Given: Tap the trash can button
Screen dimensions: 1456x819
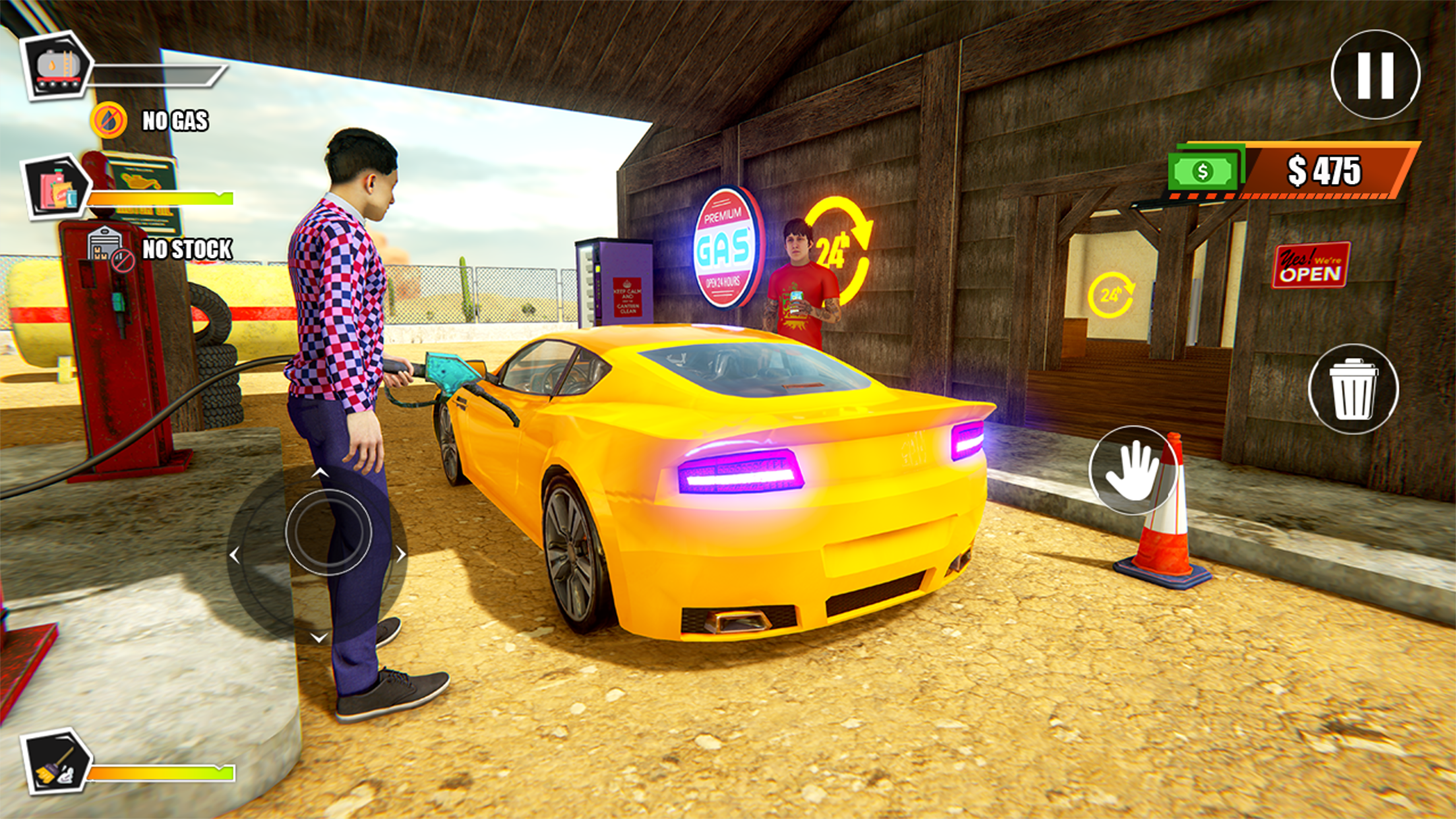Looking at the screenshot, I should pyautogui.click(x=1353, y=389).
